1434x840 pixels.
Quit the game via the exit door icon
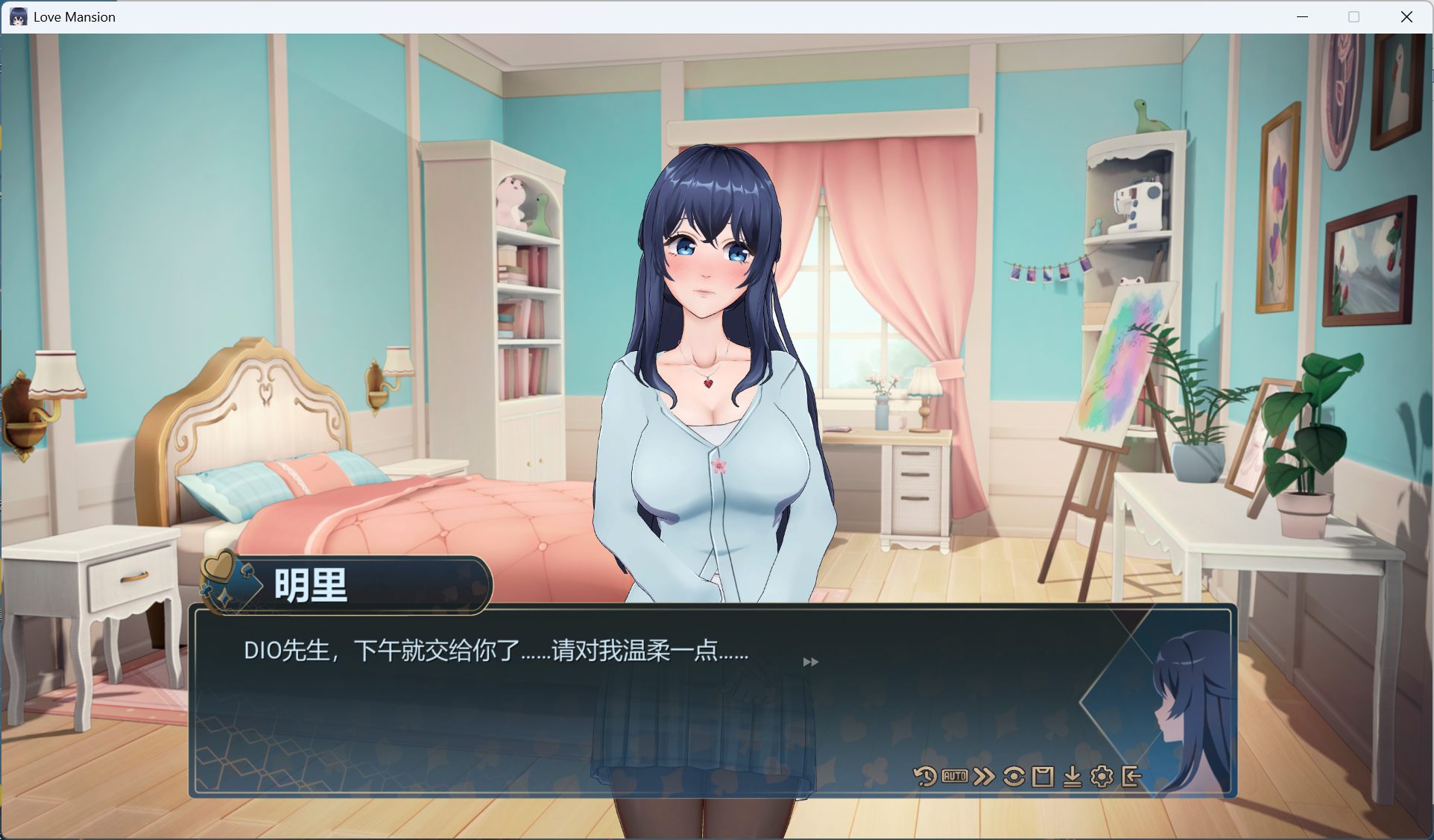[1131, 775]
